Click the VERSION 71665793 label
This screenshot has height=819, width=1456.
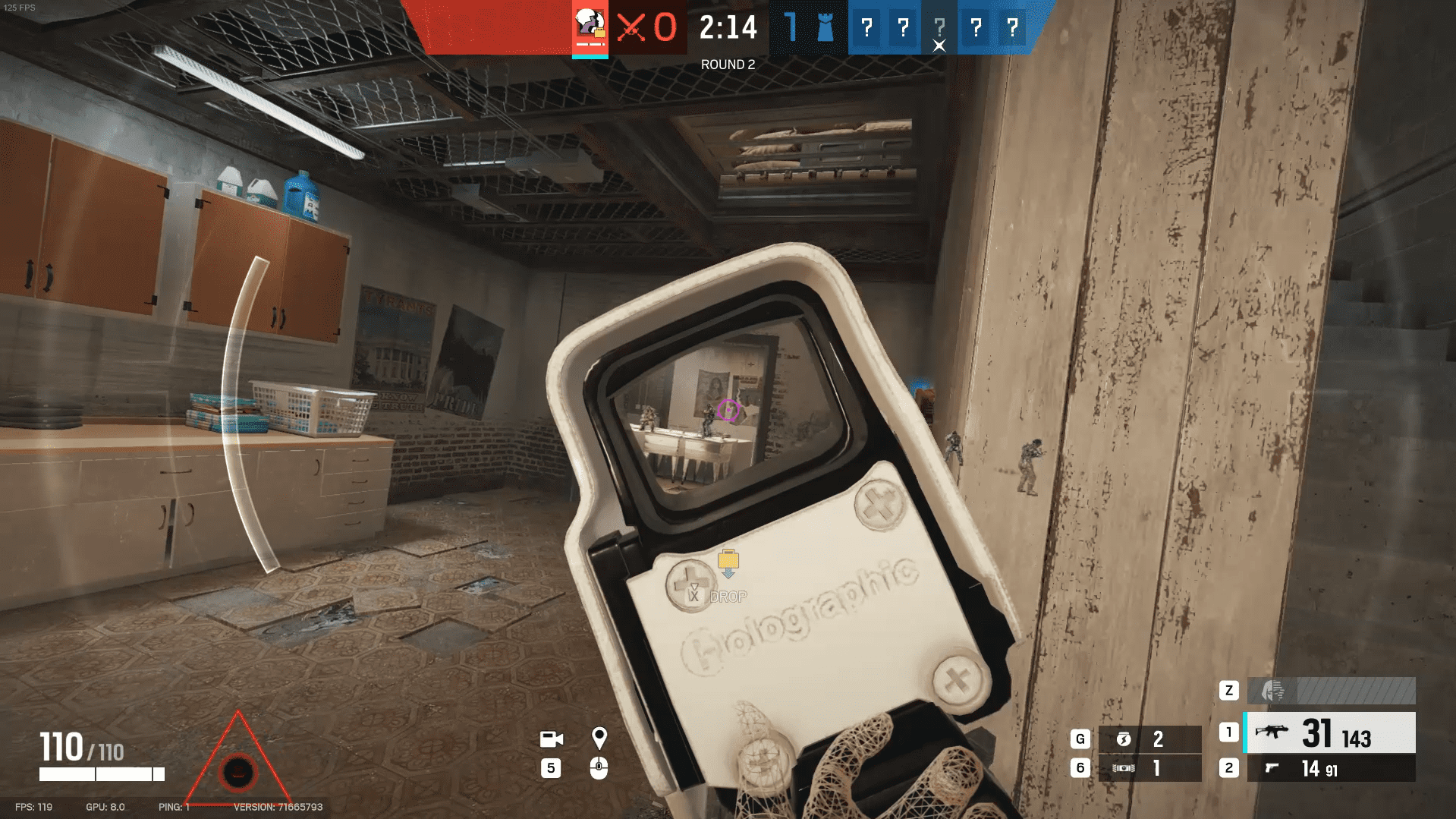tap(281, 808)
